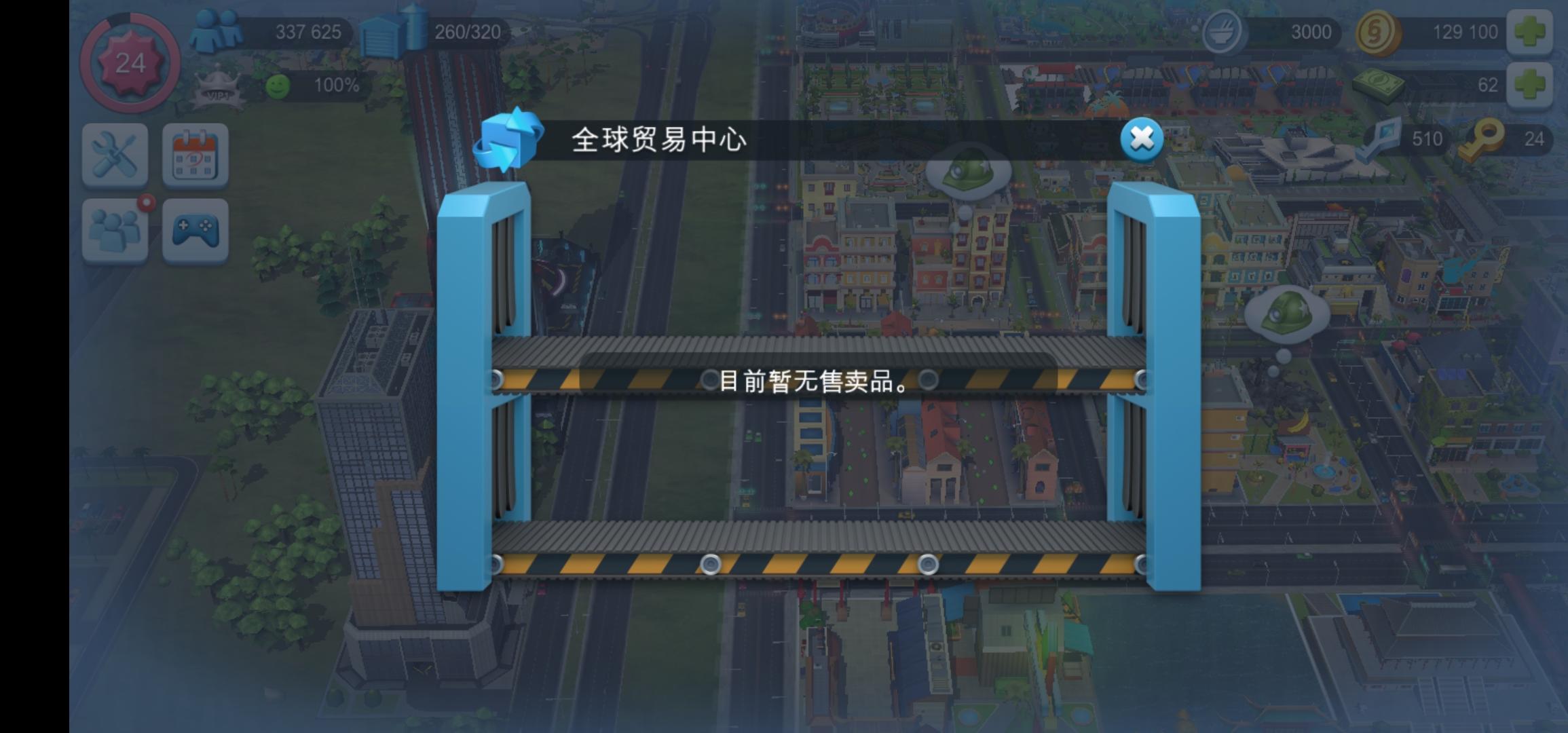
Task: Check the population count icon
Action: 219,29
